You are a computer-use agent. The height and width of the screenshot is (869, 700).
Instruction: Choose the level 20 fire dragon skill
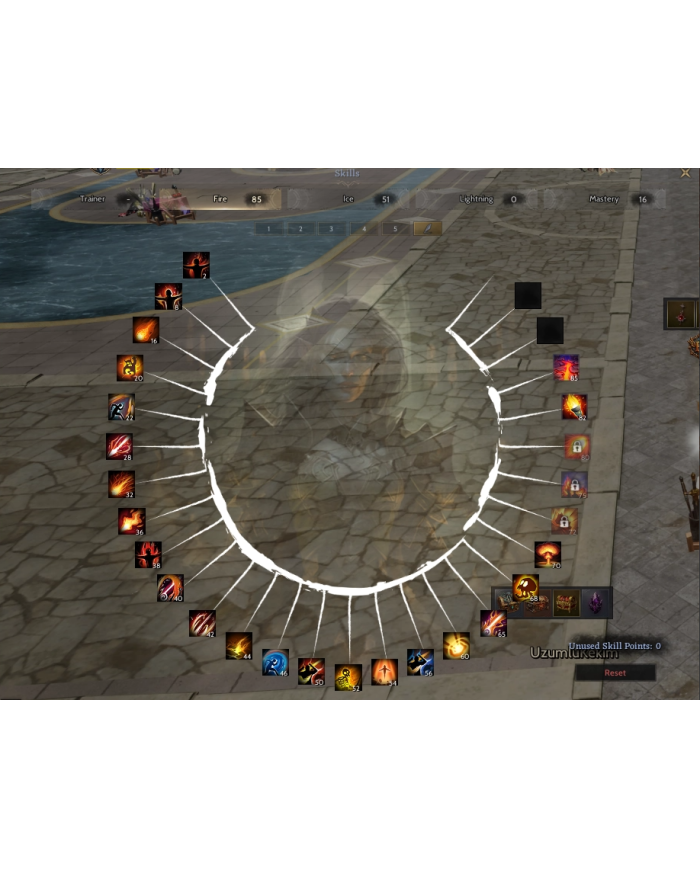pos(129,368)
